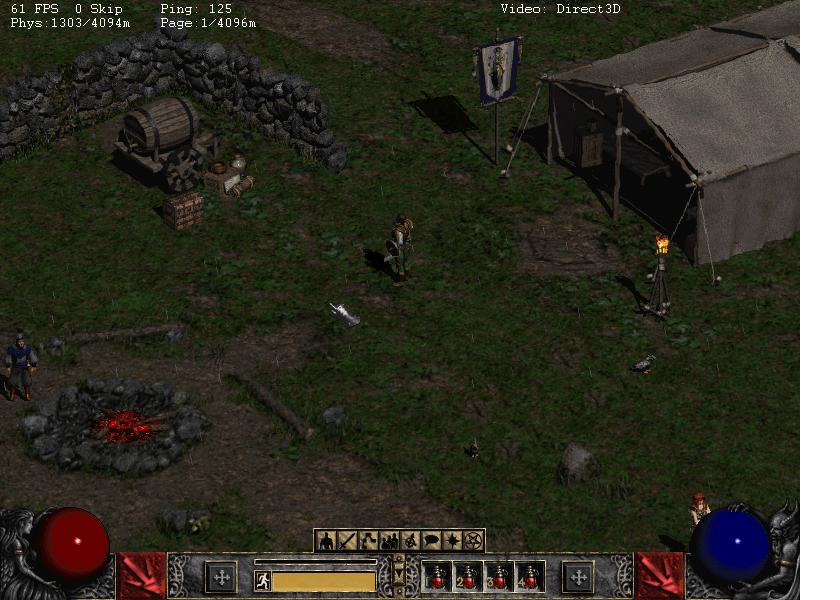Open the quest log star icon
The width and height of the screenshot is (840, 600).
[x=452, y=541]
